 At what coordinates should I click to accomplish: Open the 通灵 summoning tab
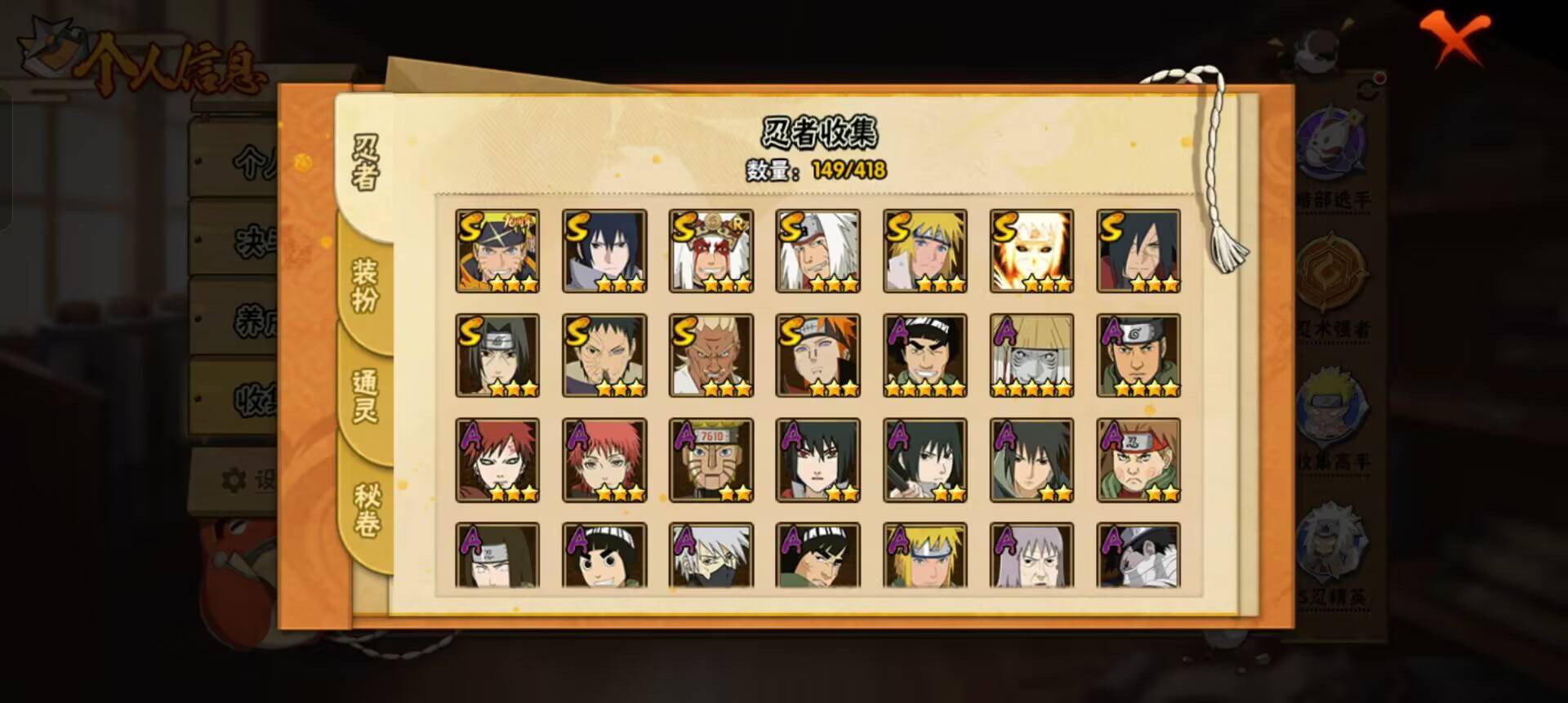[x=365, y=395]
